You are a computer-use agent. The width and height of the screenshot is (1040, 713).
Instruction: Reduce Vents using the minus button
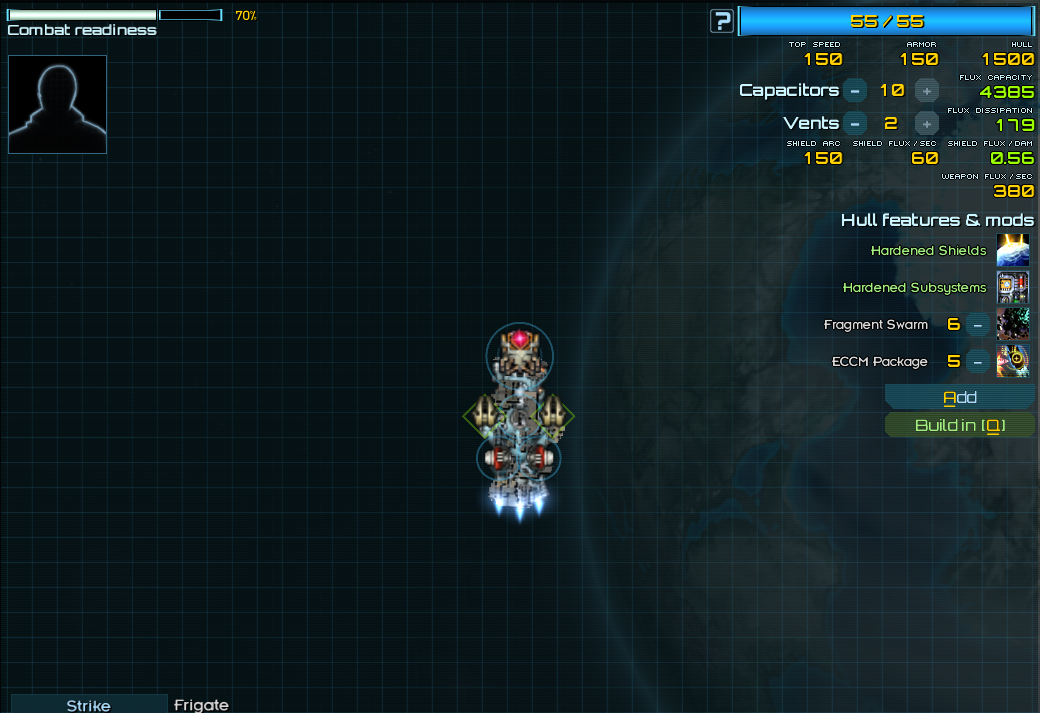point(854,124)
